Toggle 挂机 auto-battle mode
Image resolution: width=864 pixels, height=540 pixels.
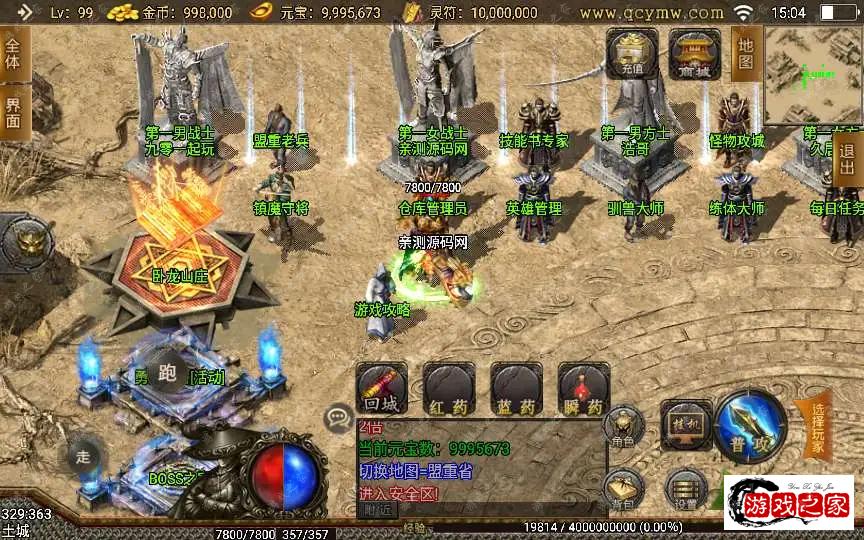686,423
